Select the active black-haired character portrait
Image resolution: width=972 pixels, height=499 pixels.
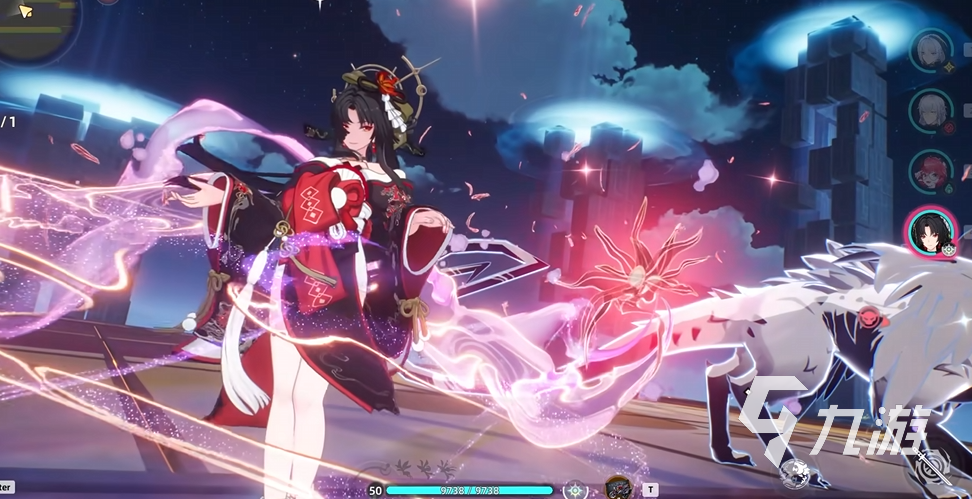click(x=930, y=232)
